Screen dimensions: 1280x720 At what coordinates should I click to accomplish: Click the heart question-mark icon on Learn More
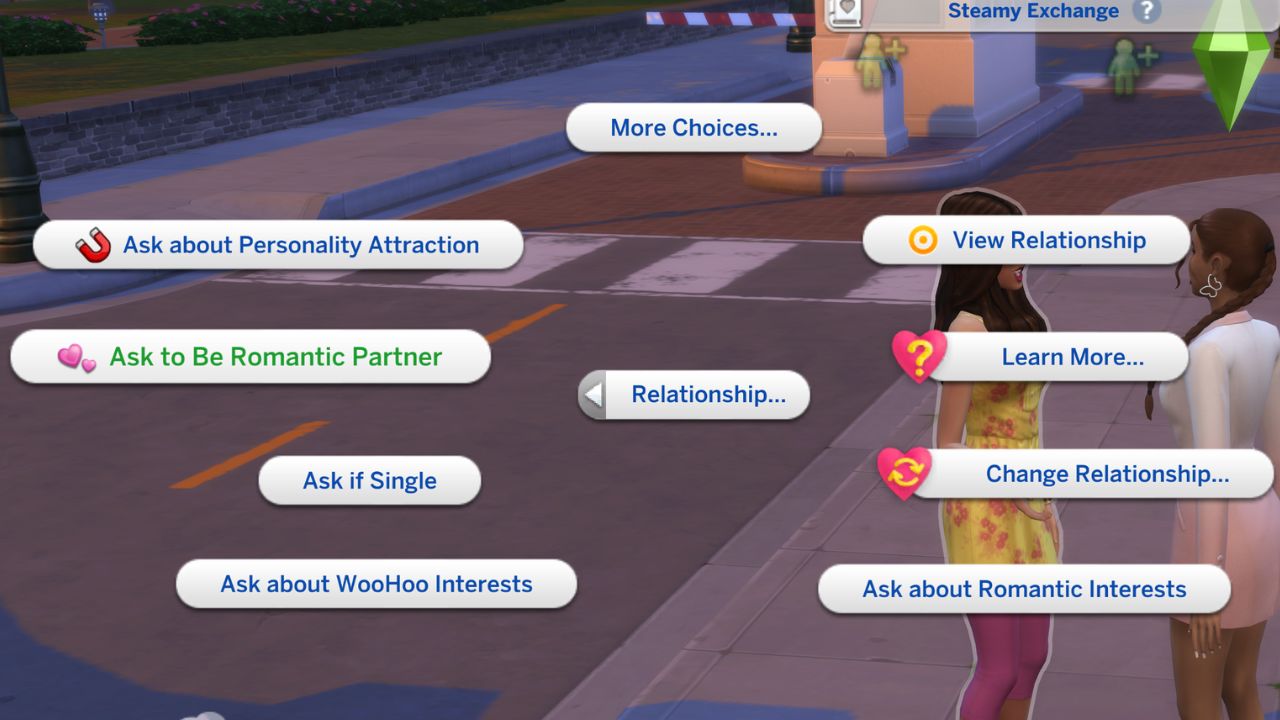pos(918,356)
